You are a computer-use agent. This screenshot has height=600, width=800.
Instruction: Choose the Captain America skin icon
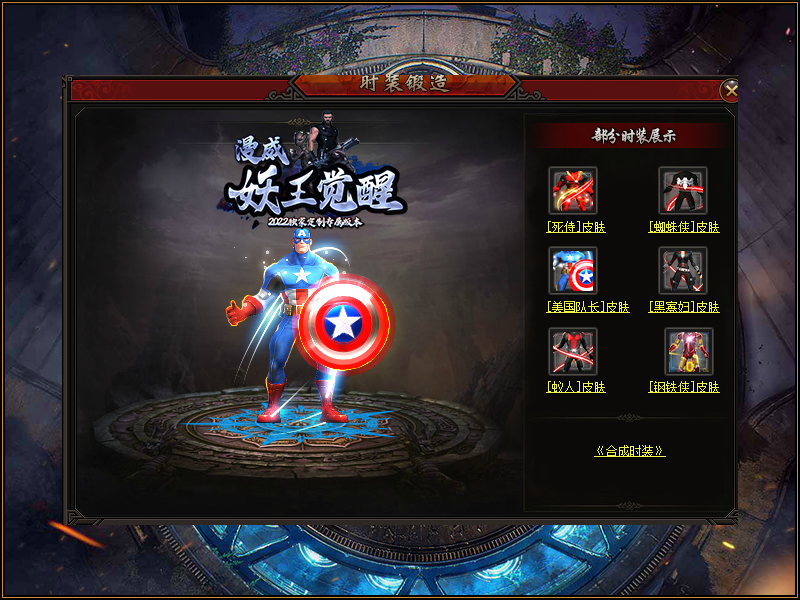[x=573, y=271]
